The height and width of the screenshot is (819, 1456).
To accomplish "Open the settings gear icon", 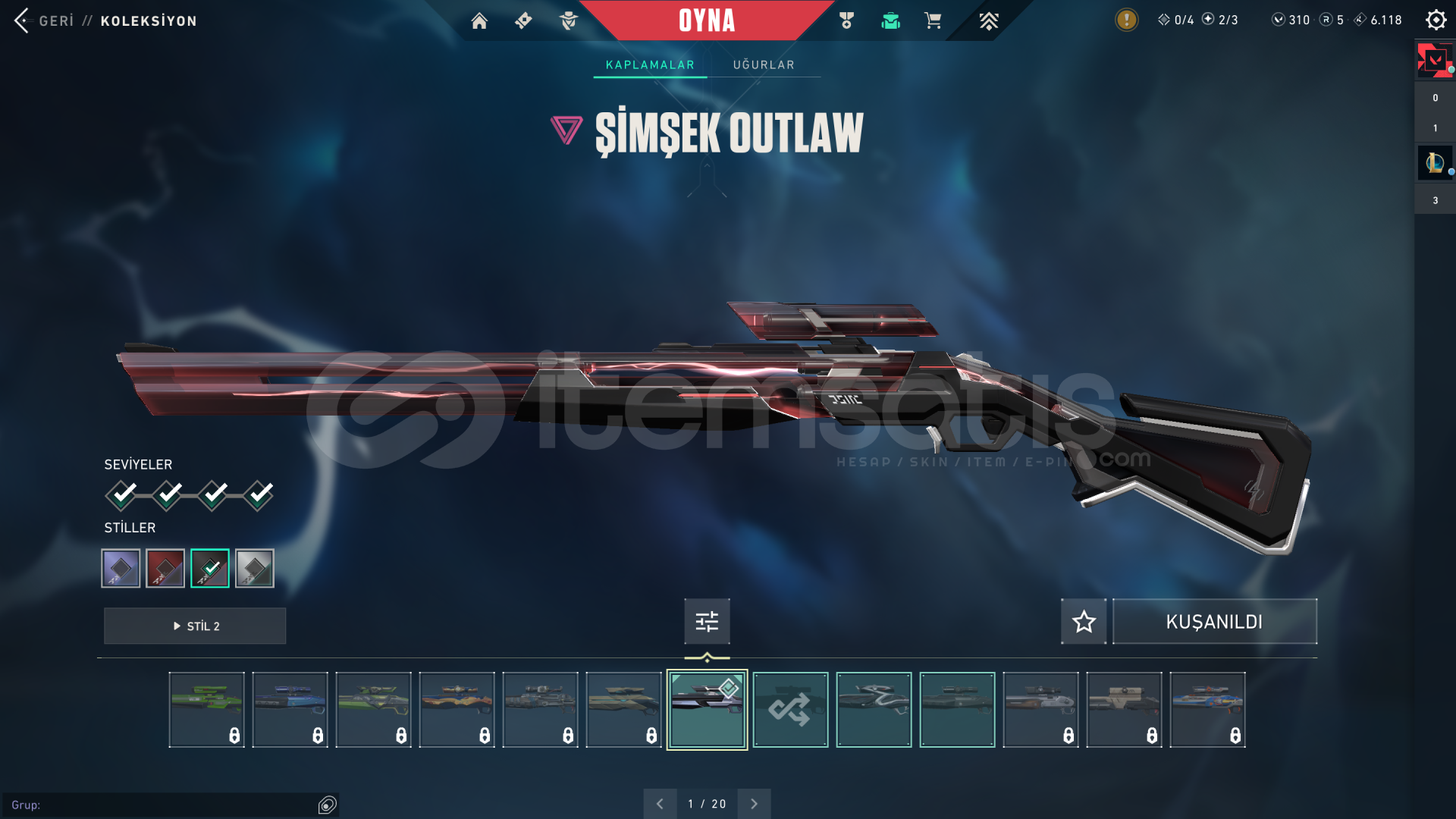I will [x=1436, y=20].
